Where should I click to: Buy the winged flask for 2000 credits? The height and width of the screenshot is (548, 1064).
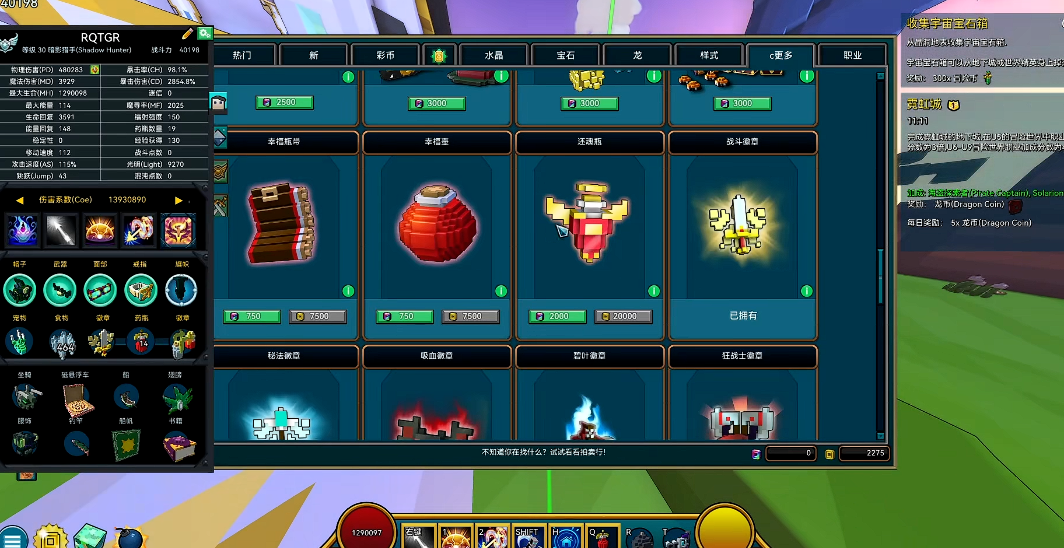(x=559, y=316)
